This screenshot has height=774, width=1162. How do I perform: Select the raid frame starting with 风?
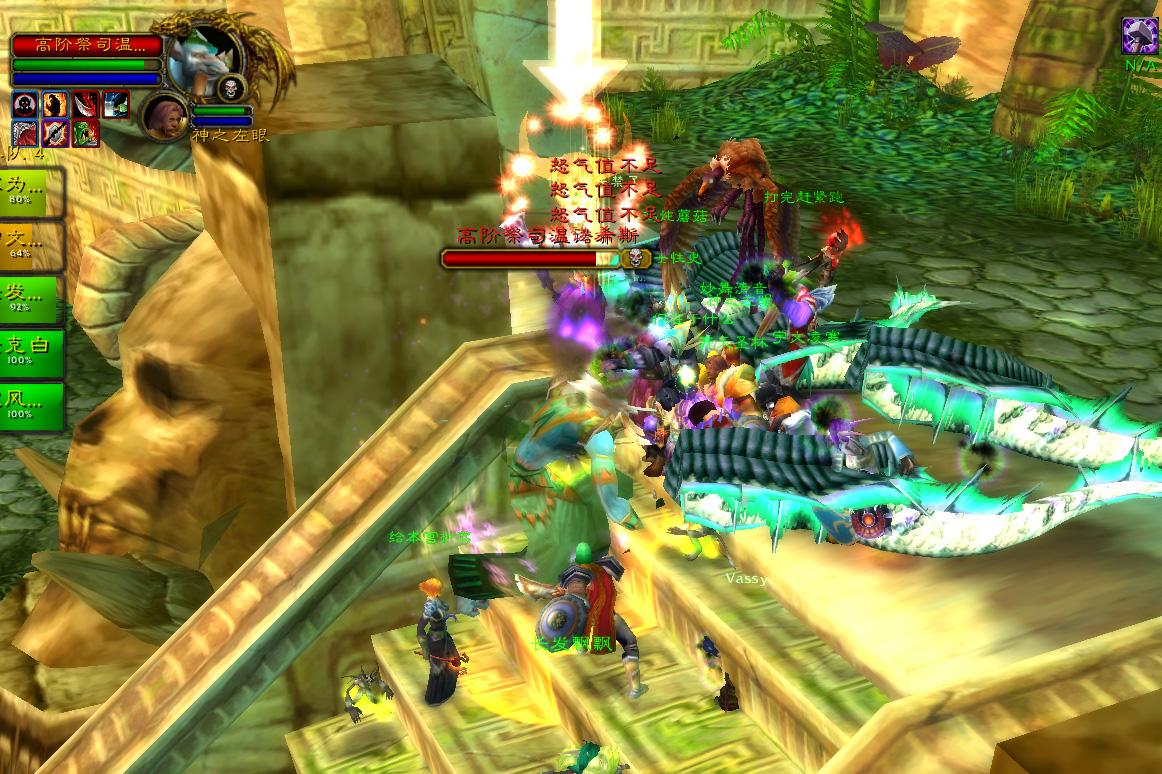click(x=30, y=406)
